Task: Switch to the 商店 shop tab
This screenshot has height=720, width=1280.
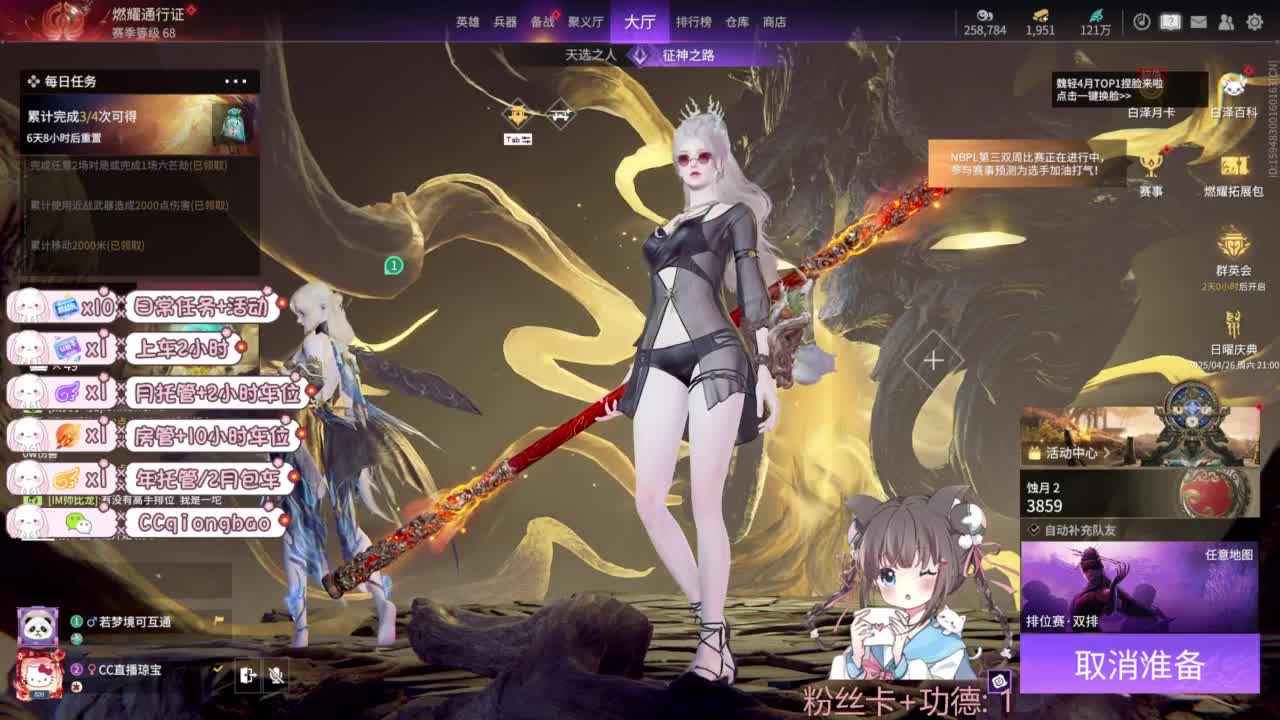Action: [x=775, y=22]
